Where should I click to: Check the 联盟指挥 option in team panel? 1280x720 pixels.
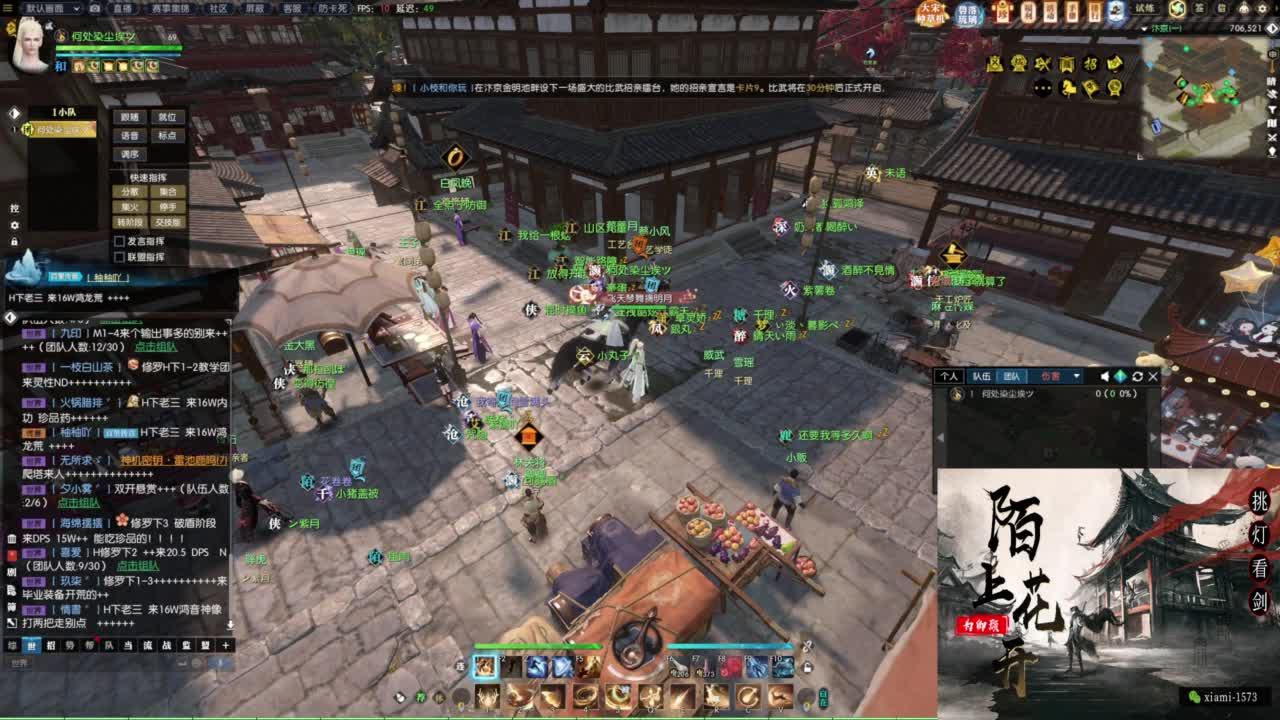[x=119, y=257]
